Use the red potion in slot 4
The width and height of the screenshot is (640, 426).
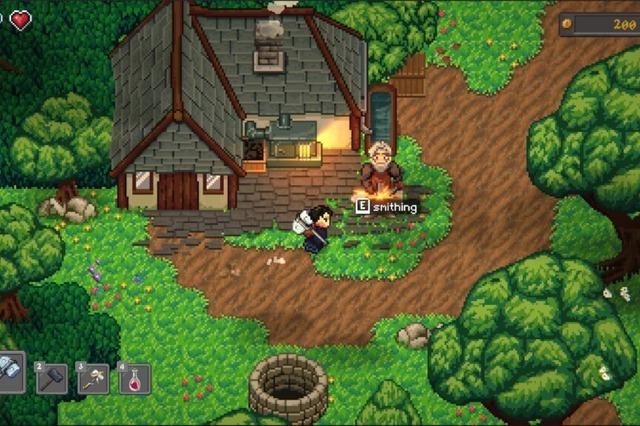(135, 378)
